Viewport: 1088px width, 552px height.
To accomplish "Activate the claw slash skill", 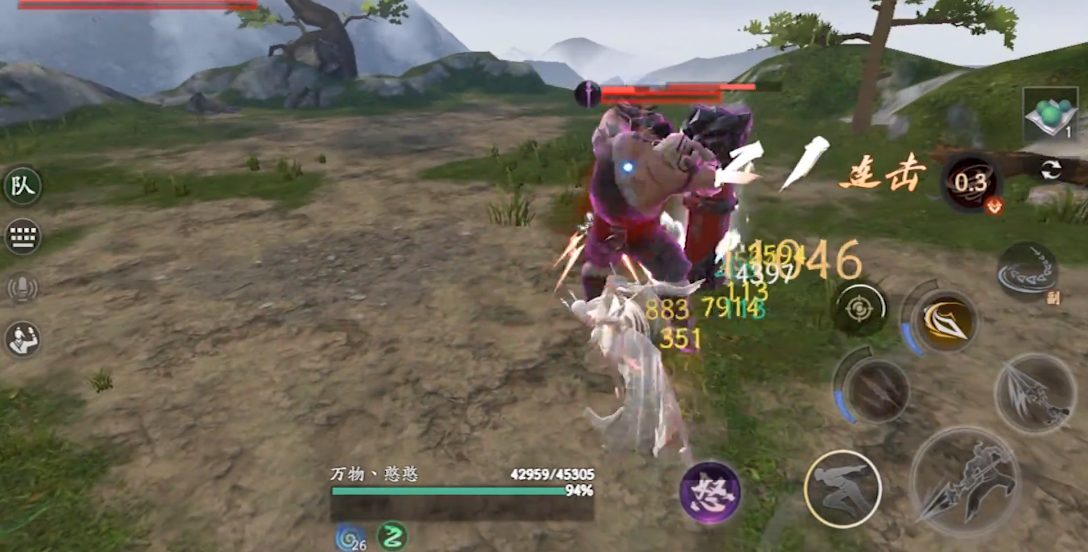I will pos(876,390).
